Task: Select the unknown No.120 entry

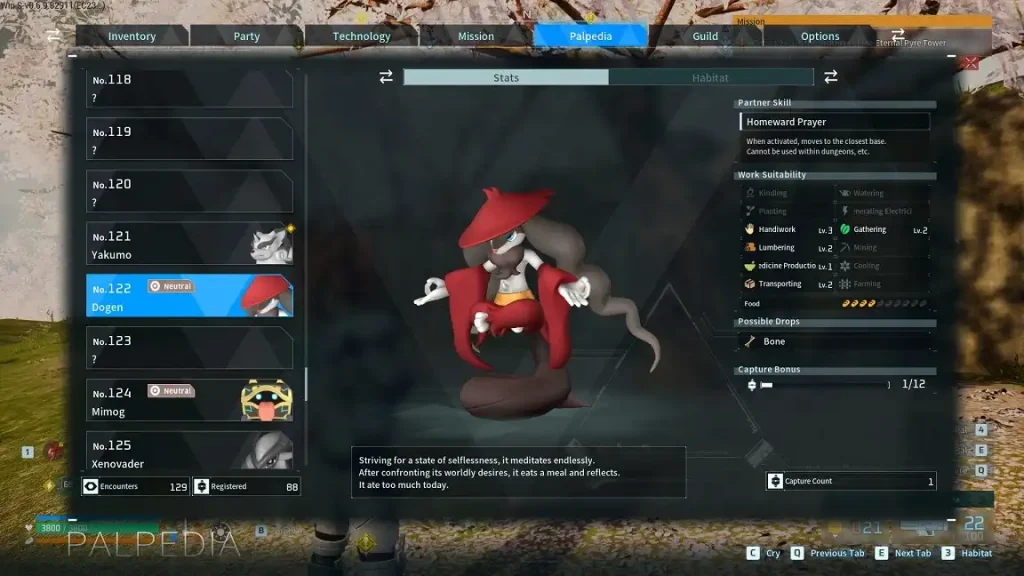Action: pos(190,191)
